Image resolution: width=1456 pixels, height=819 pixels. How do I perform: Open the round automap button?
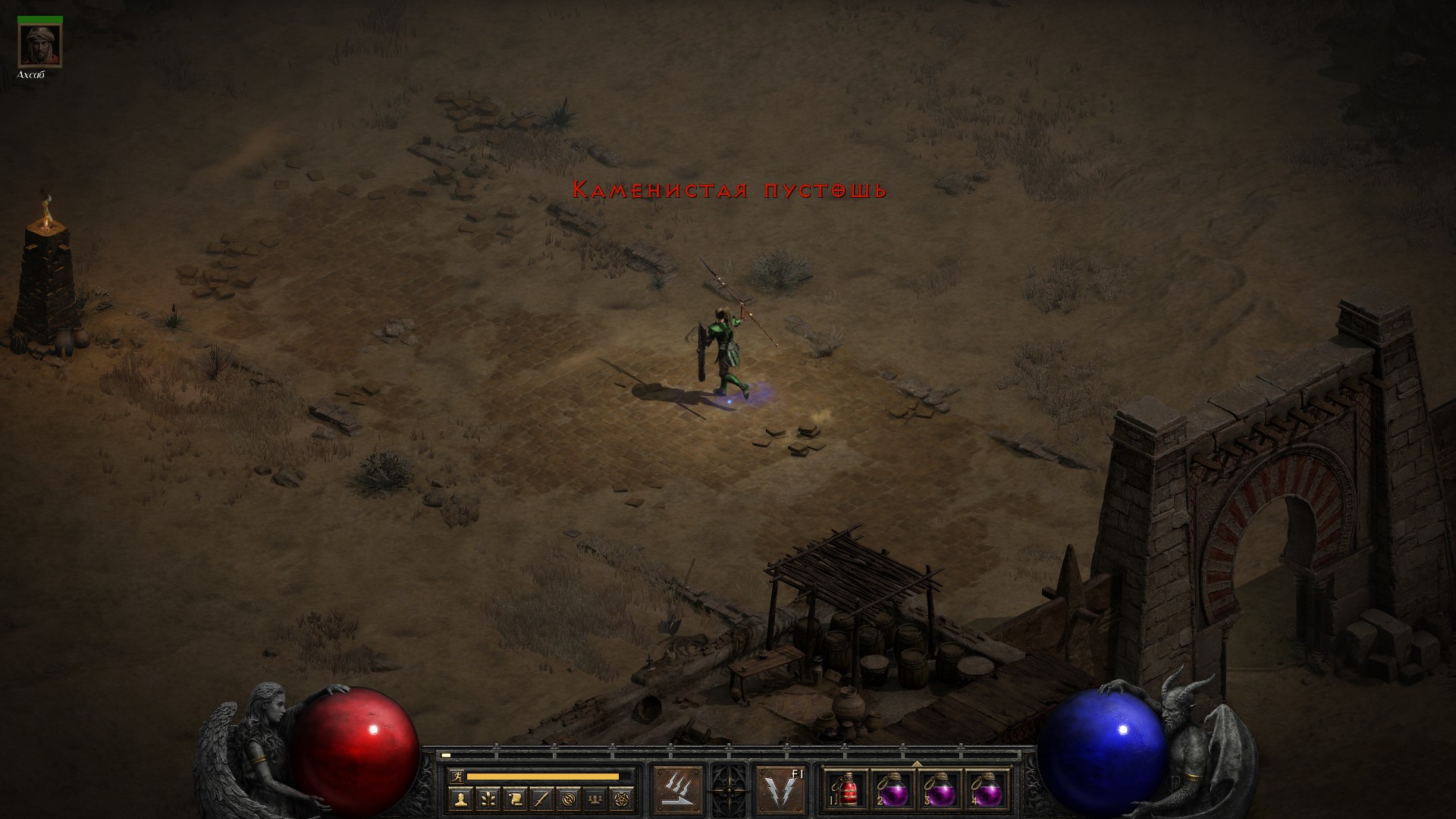click(570, 798)
